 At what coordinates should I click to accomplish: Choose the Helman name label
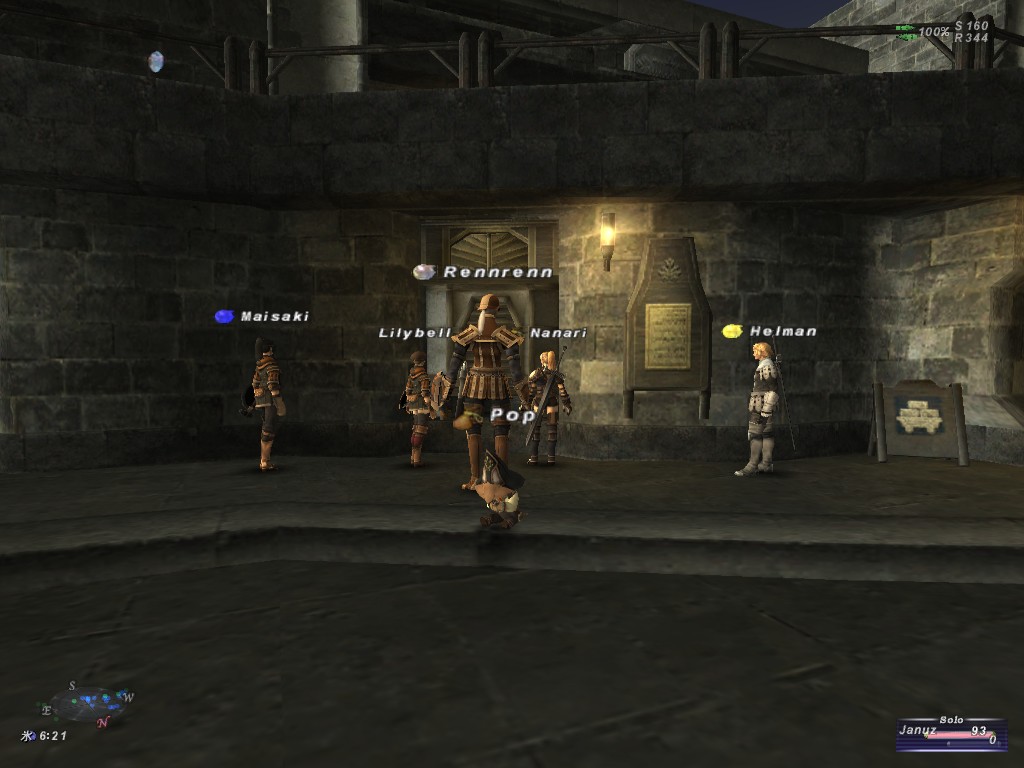(783, 331)
